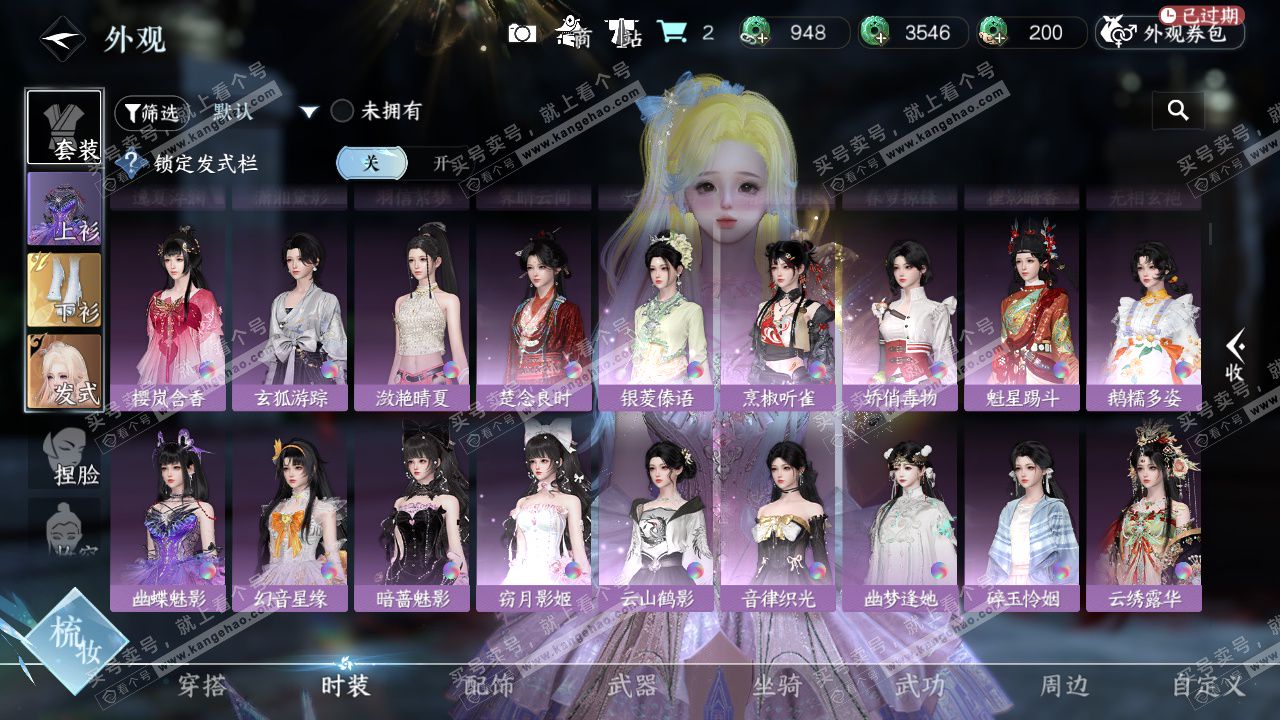Viewport: 1280px width, 720px height.
Task: Open the 外观券包 coupon pack
Action: pos(1170,33)
